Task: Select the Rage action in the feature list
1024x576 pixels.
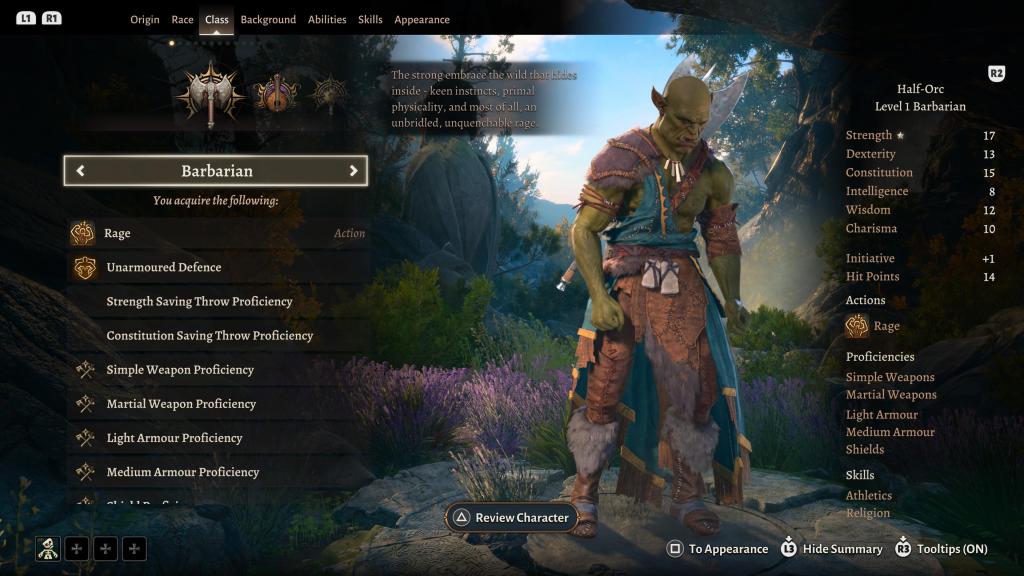Action: pyautogui.click(x=216, y=234)
